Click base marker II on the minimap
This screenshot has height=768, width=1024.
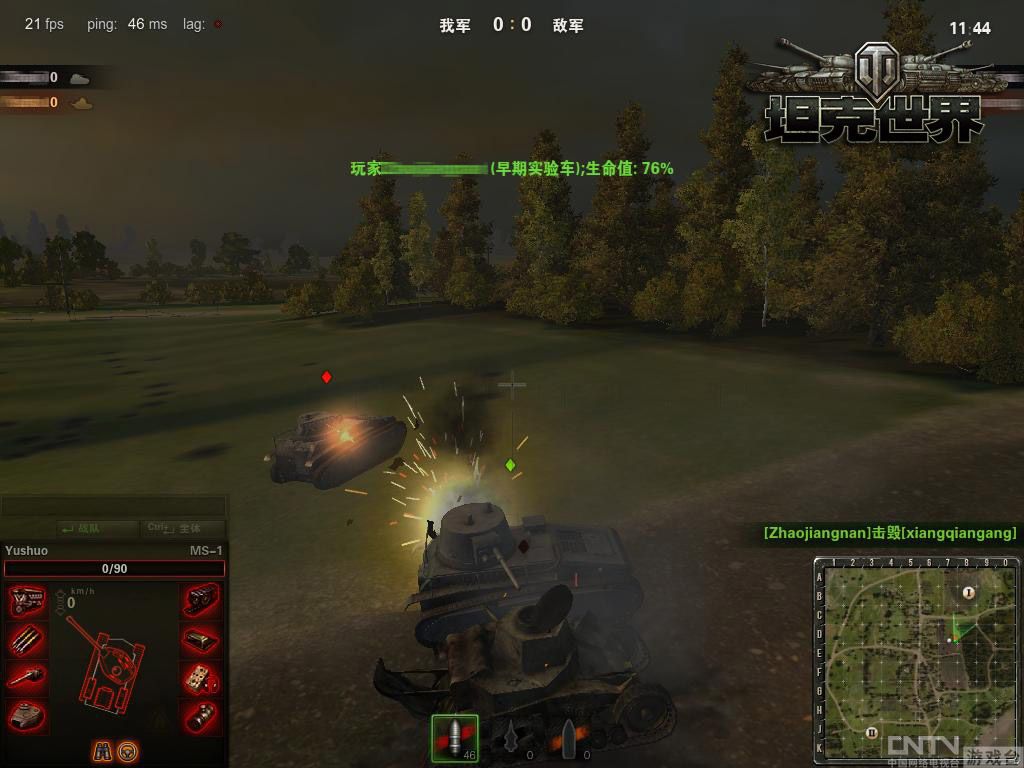coord(871,732)
